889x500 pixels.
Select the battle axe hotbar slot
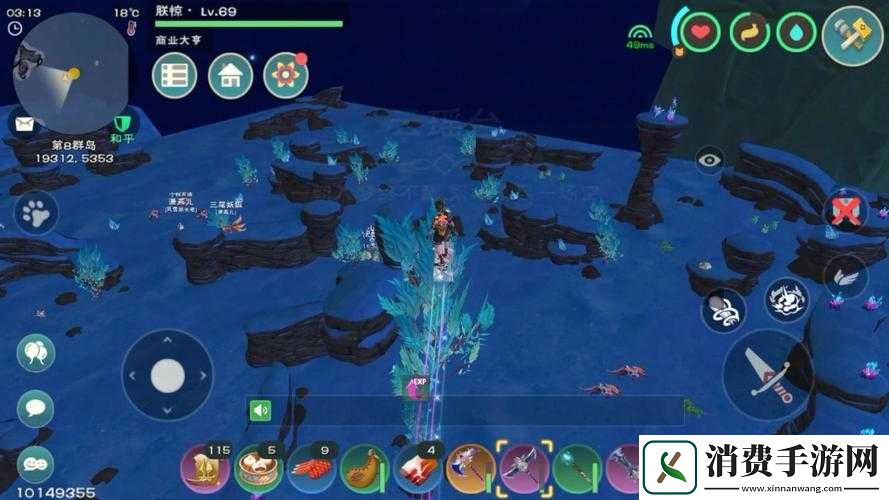pyautogui.click(x=470, y=468)
